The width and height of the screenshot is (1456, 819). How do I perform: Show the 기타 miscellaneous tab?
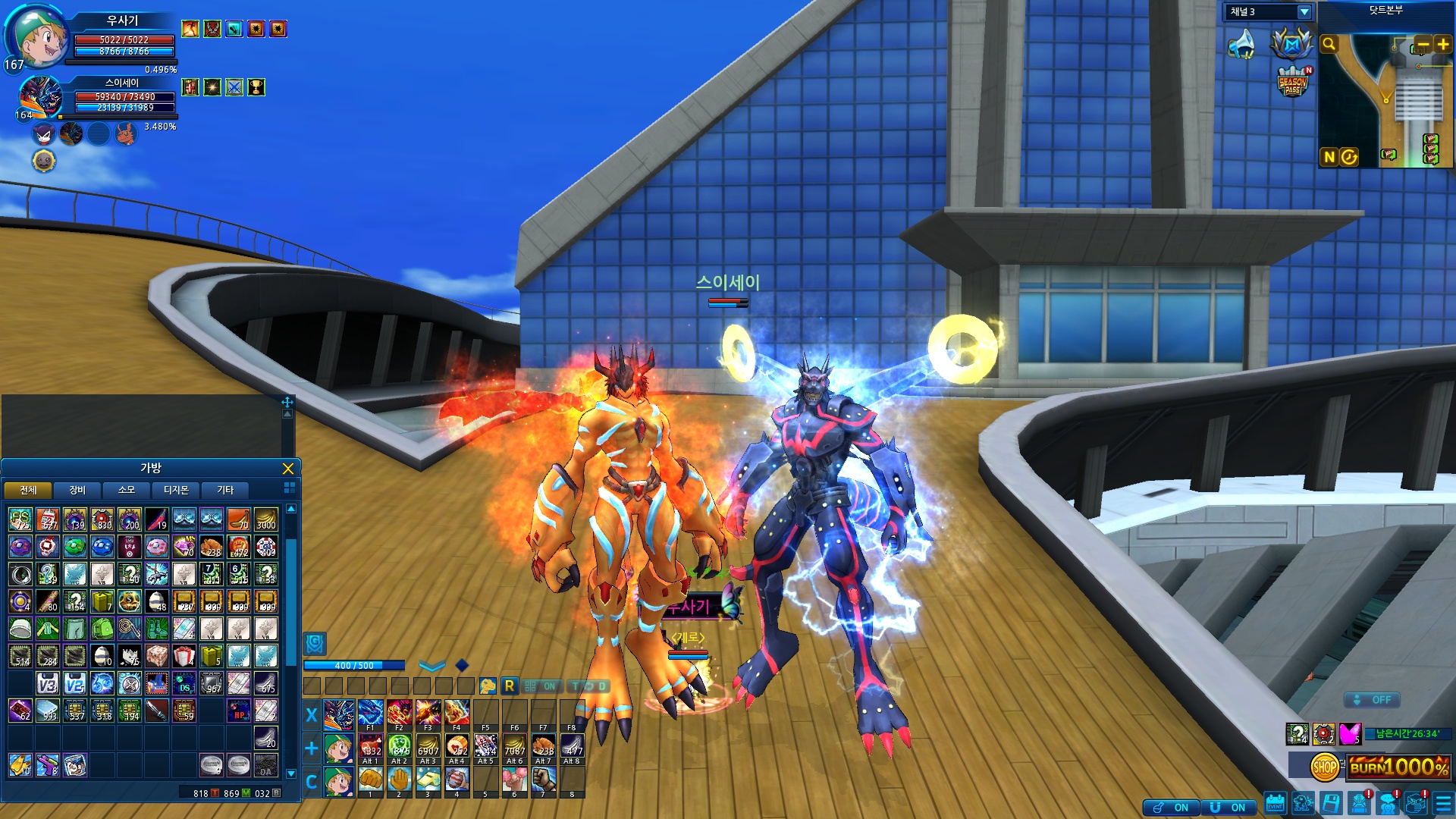[225, 490]
